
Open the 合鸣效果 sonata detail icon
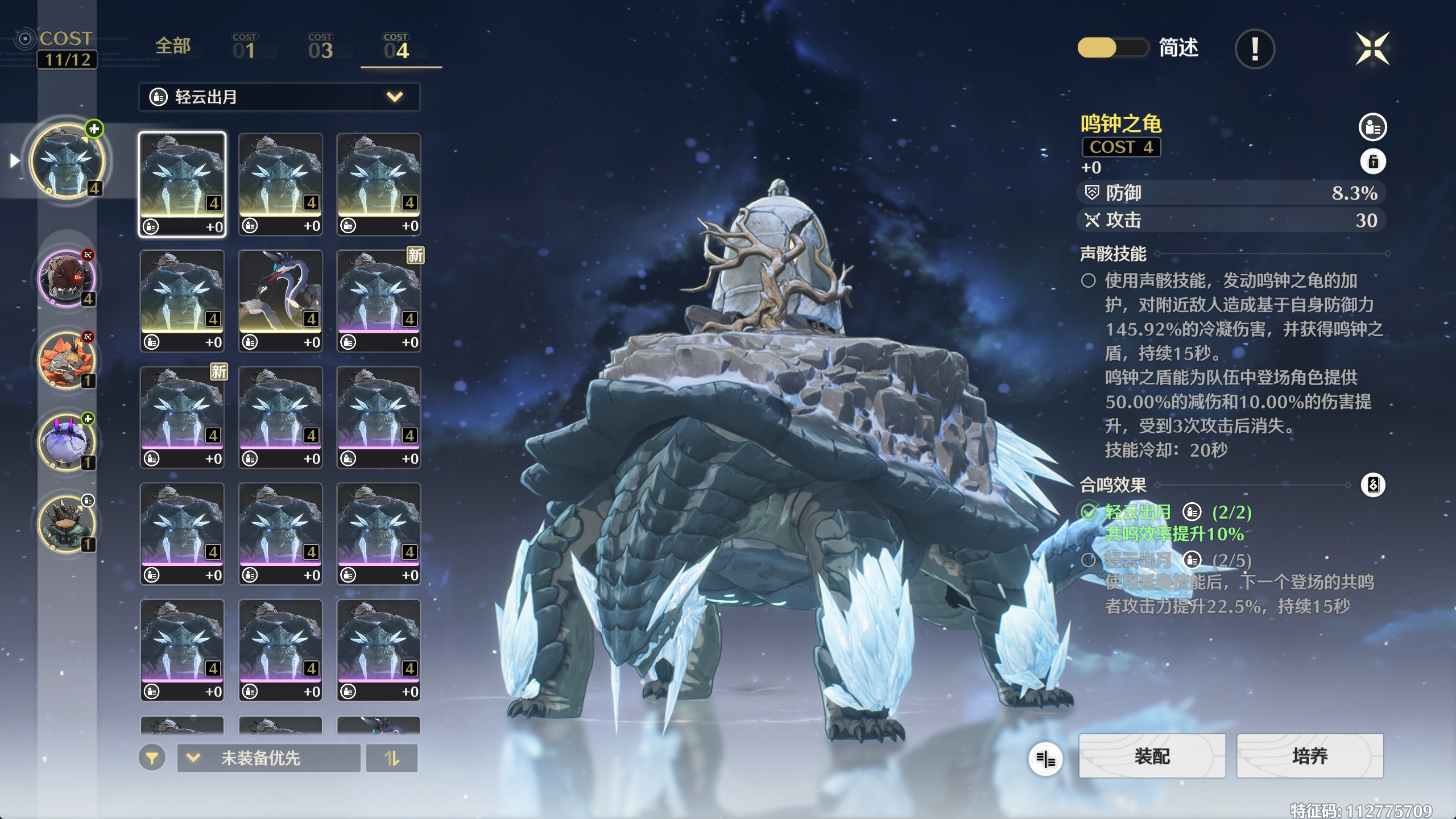(x=1372, y=485)
